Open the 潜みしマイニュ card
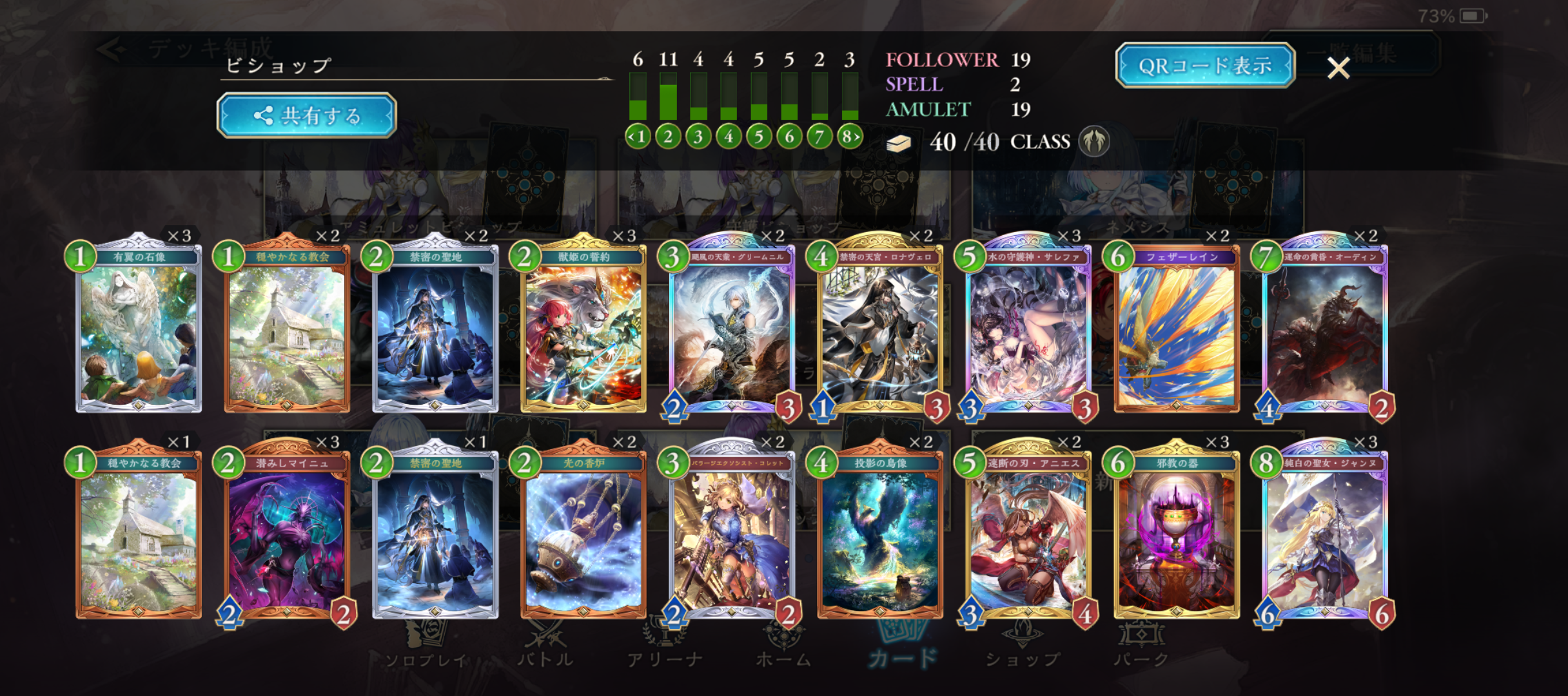Viewport: 1568px width, 696px height. pyautogui.click(x=287, y=535)
